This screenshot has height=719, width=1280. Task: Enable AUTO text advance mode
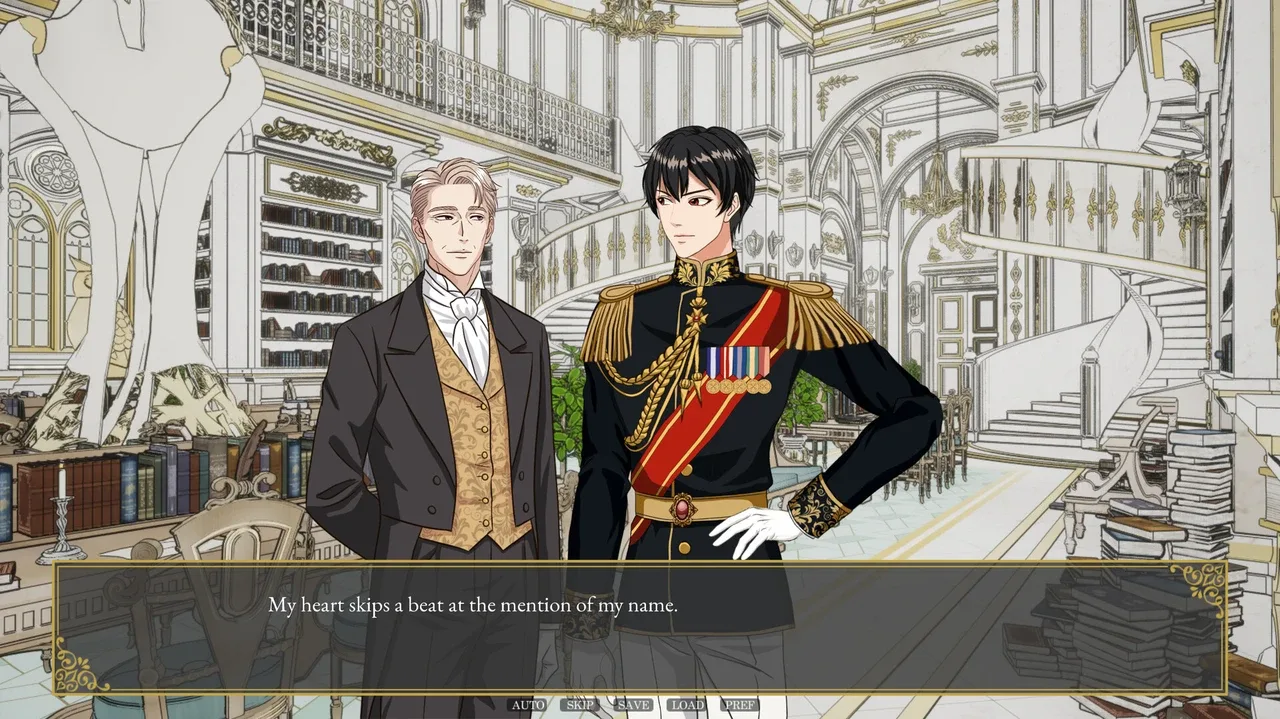coord(528,705)
